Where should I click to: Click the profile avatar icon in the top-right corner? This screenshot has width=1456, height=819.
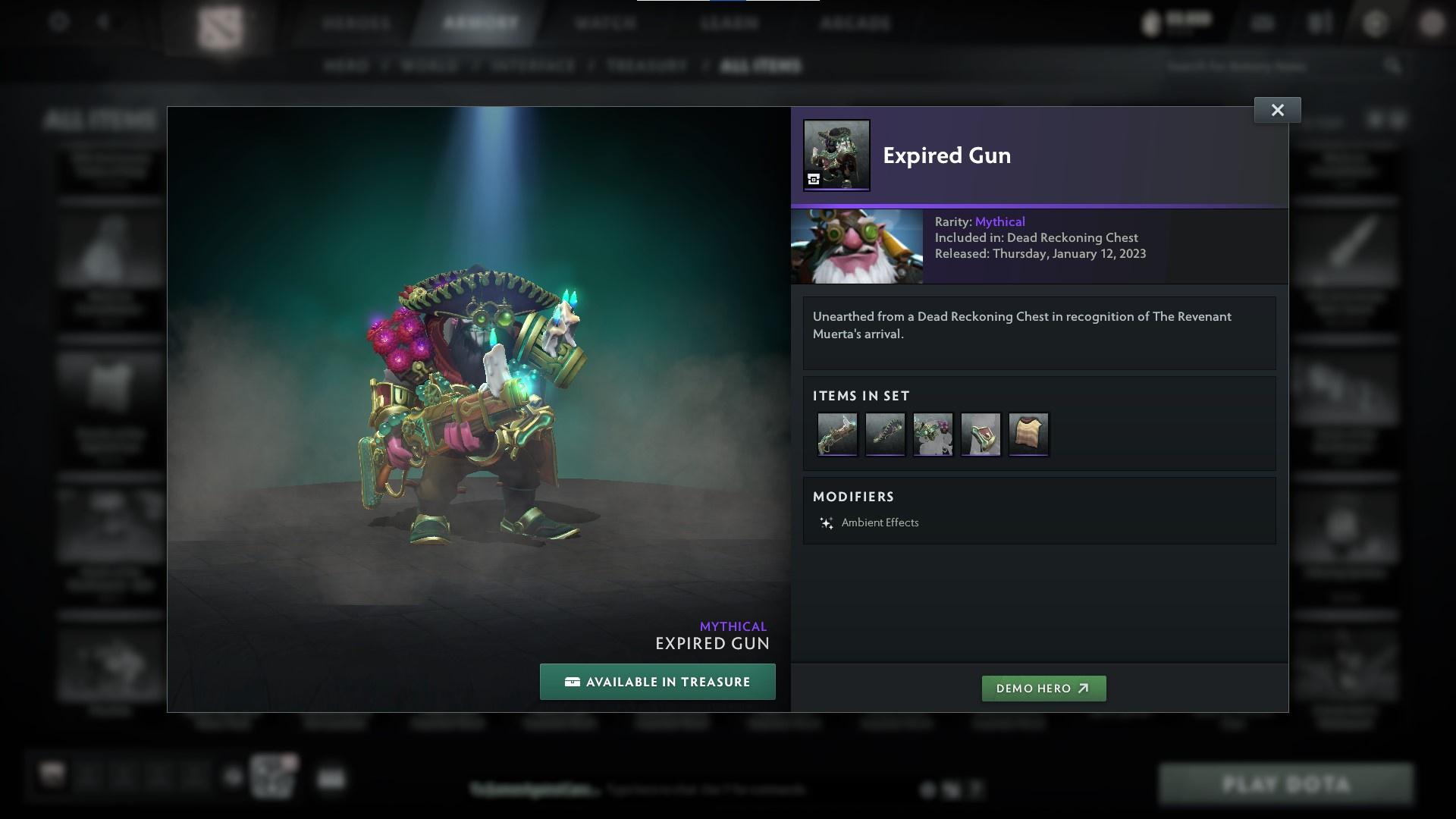1432,23
